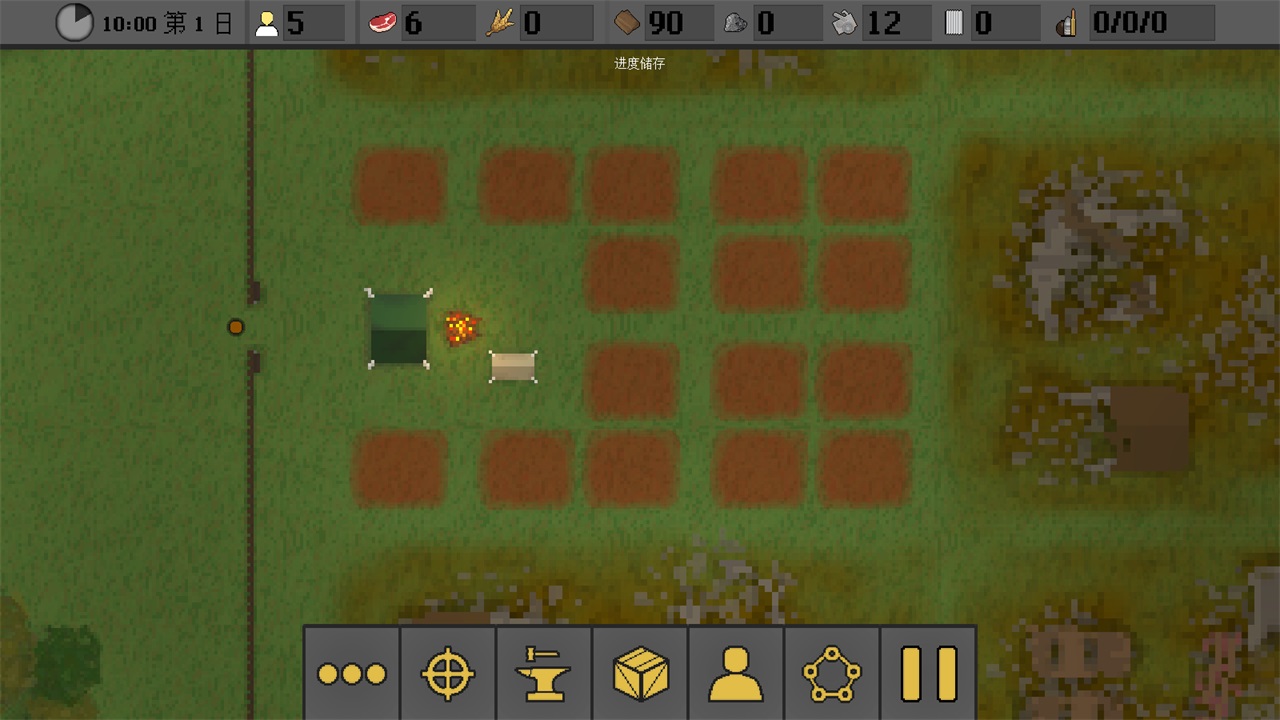
Task: Click the meat resource icon showing 6
Action: 383,22
